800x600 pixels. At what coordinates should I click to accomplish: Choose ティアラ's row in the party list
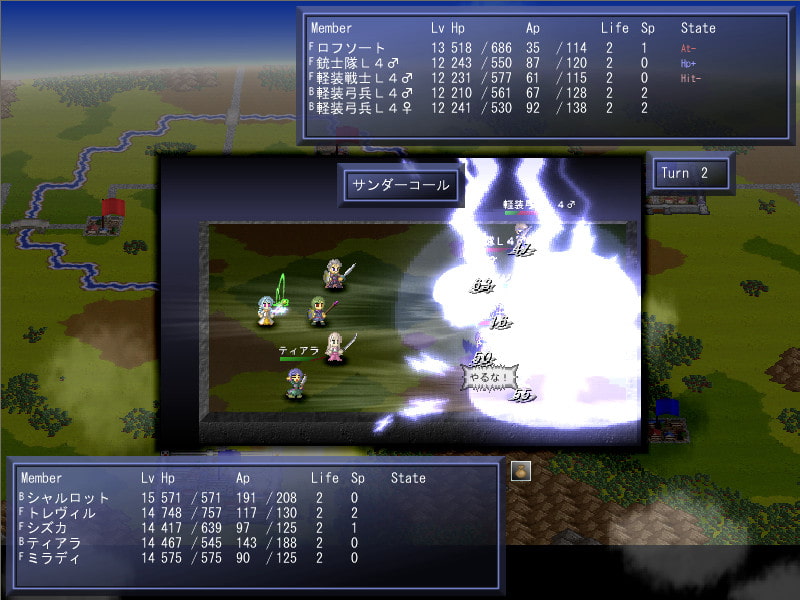click(x=54, y=543)
